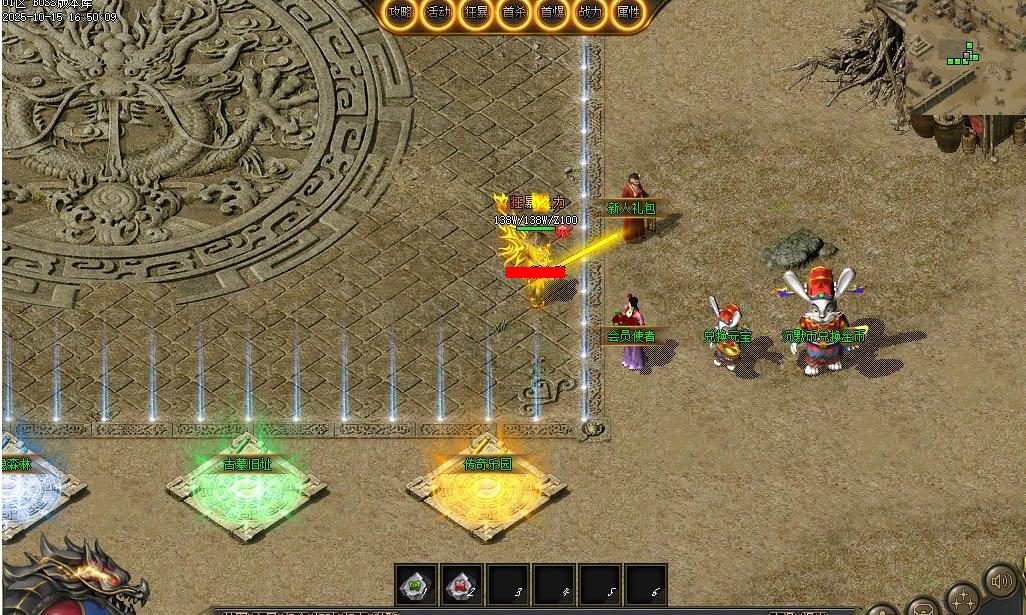The width and height of the screenshot is (1026, 615).
Task: Click the four-star sparkle round button
Action: point(964,600)
